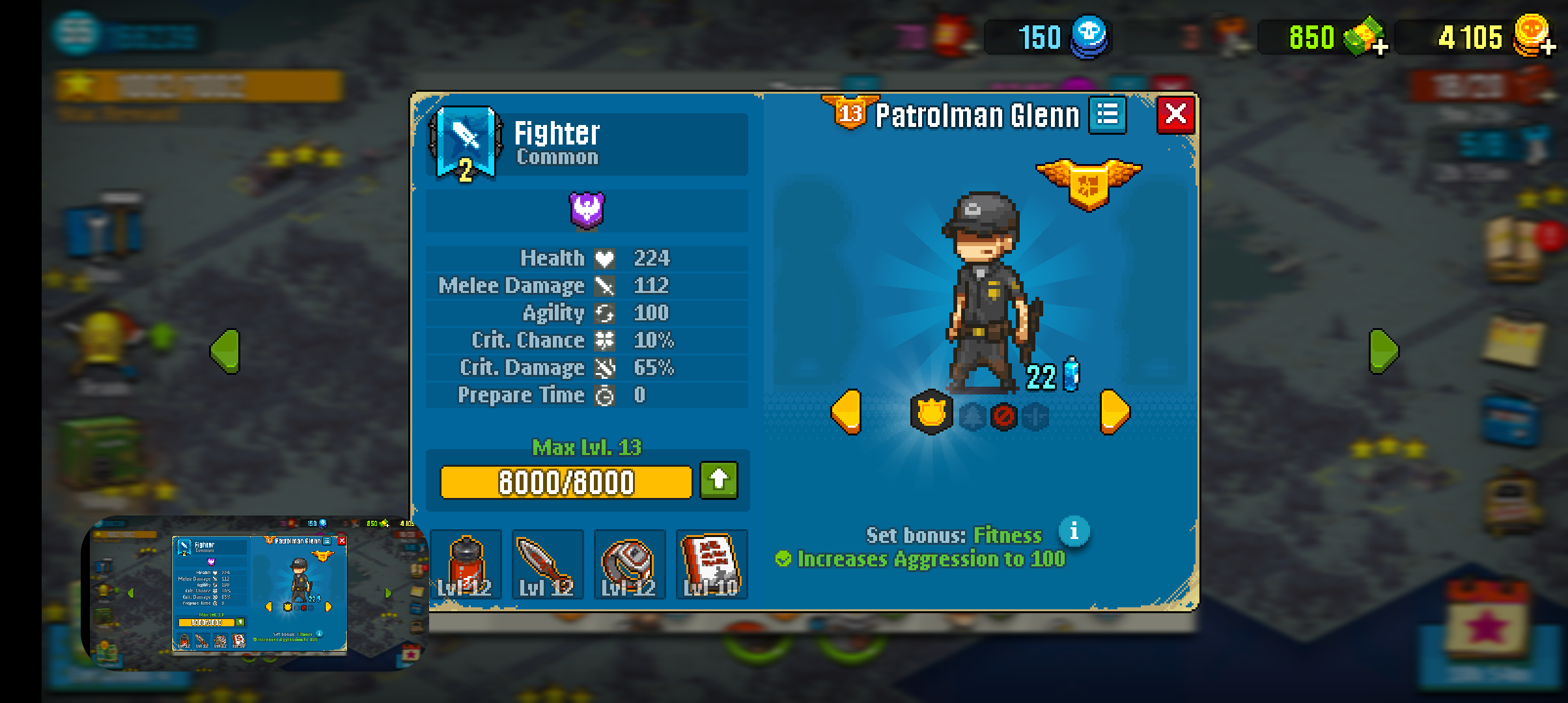Select the red prohibited-sign skin icon
The width and height of the screenshot is (1568, 703).
coord(1003,416)
